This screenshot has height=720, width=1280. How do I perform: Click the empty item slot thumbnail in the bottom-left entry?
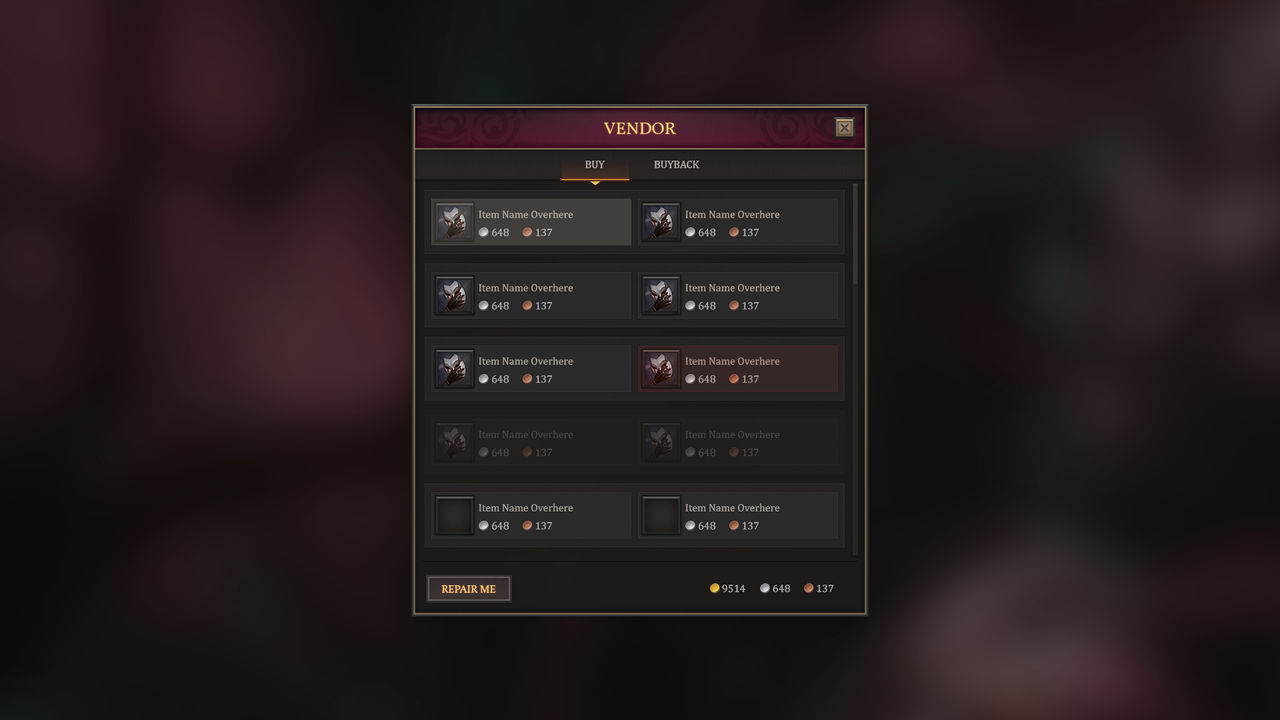[x=453, y=514]
